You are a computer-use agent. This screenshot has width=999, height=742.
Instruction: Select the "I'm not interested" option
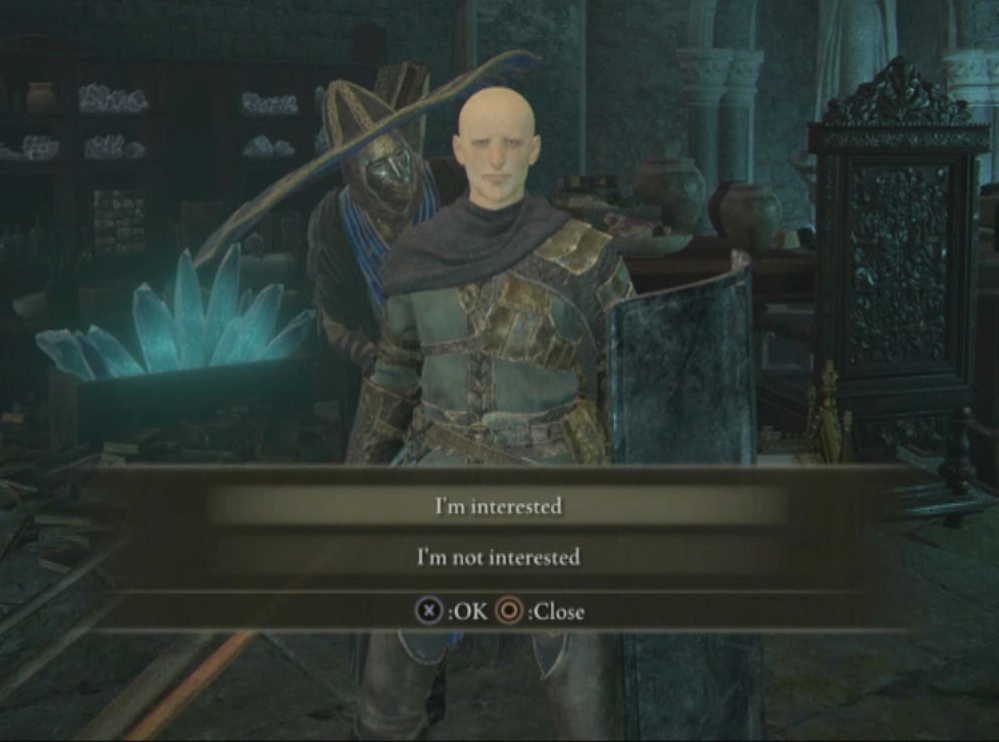click(498, 557)
